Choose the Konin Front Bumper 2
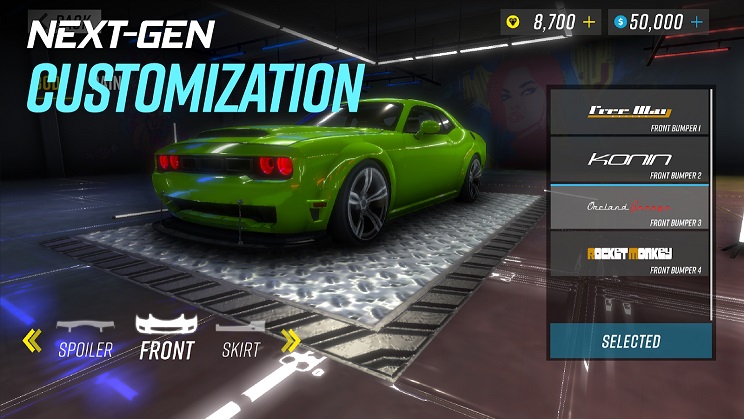This screenshot has height=419, width=744. (x=629, y=160)
